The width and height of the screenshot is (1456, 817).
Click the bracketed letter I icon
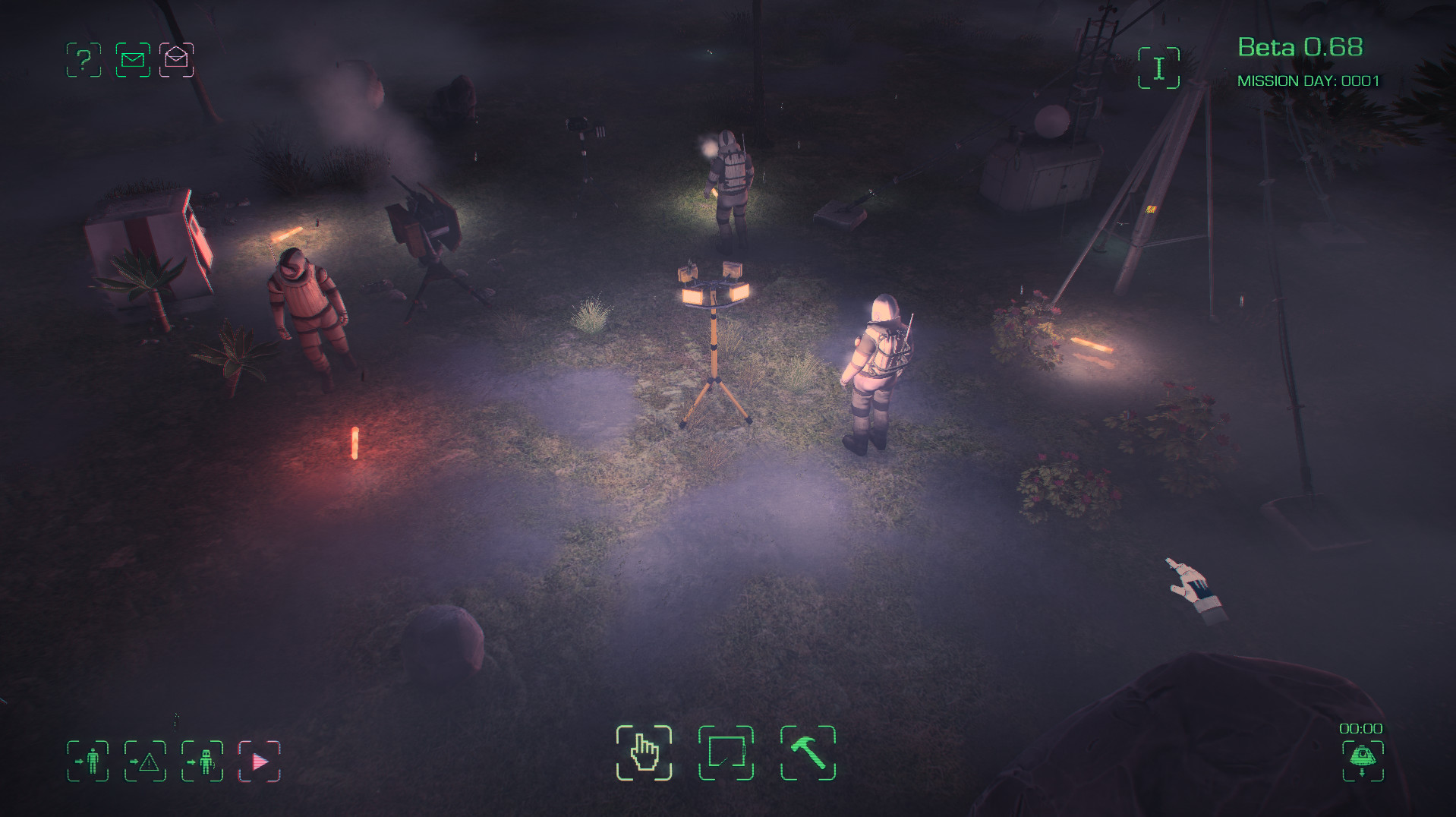[x=1158, y=68]
